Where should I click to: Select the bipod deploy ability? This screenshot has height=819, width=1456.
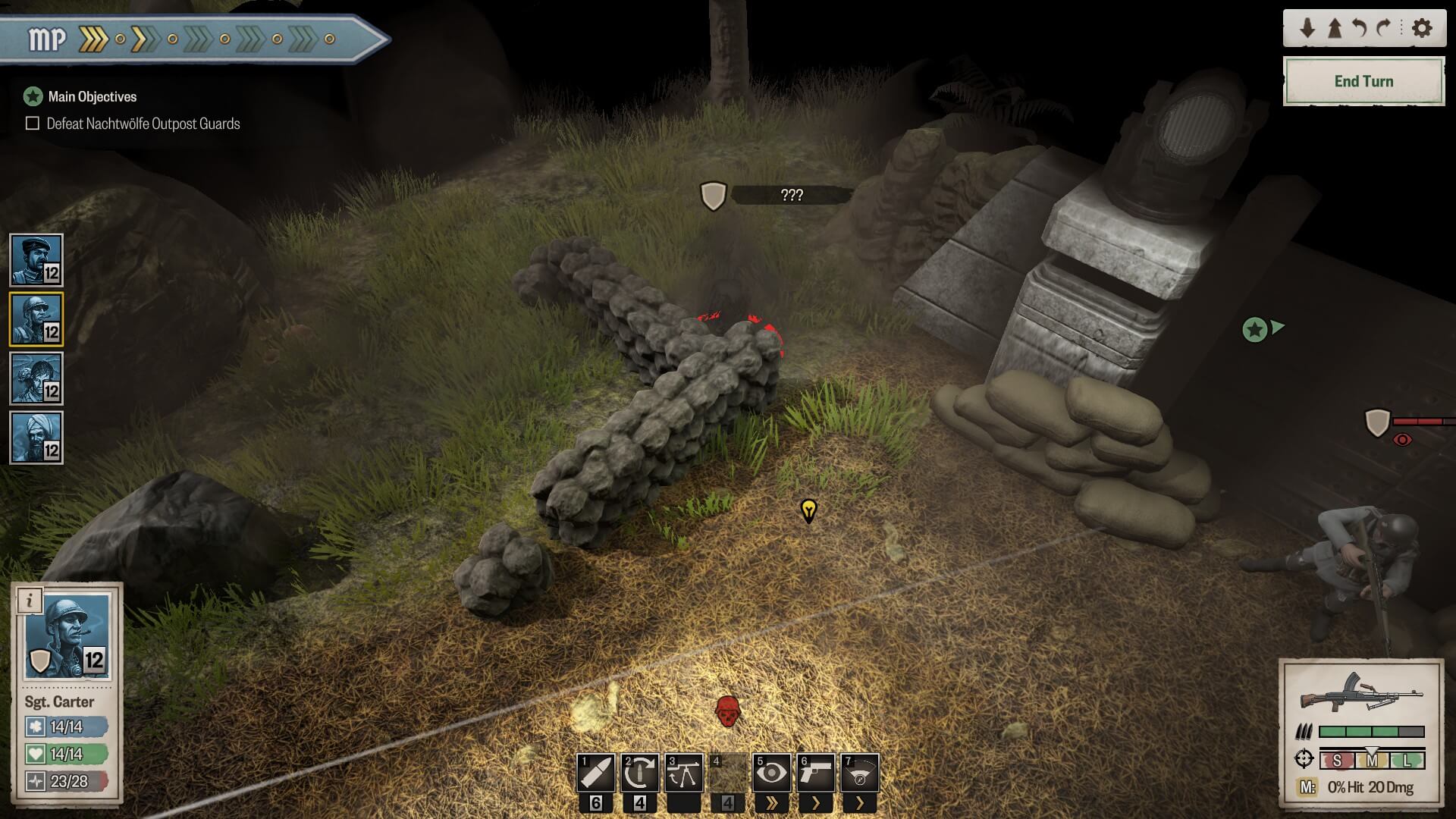pos(683,773)
